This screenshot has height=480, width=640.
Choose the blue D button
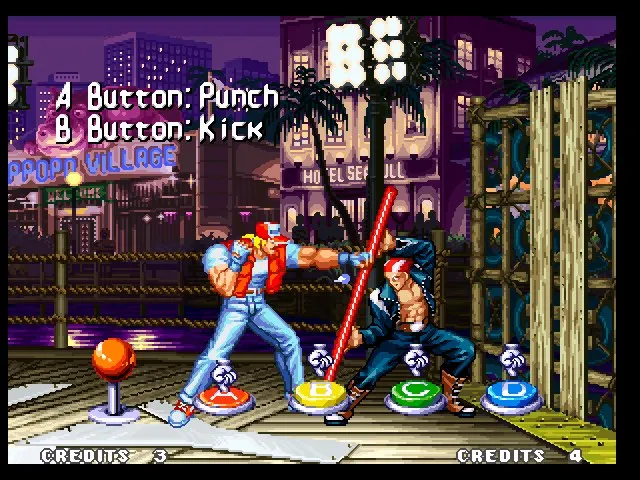point(511,394)
